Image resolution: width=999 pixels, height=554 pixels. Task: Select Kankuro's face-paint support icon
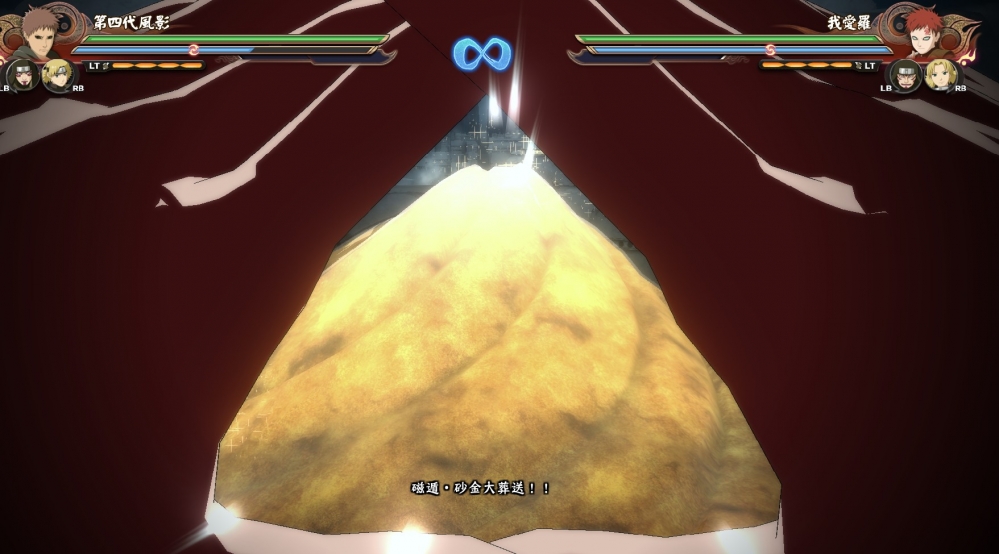22,75
